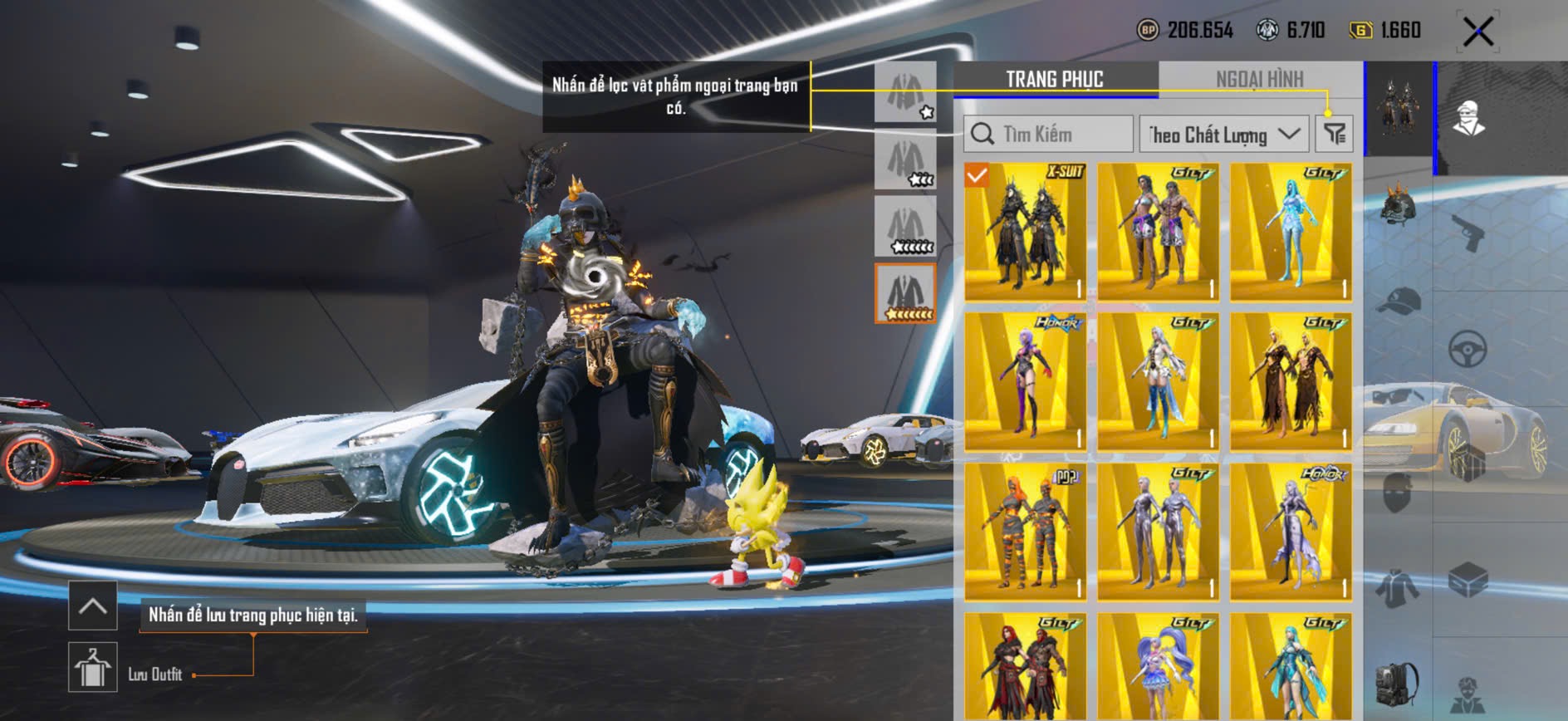Click the Lưu Outfit hanger button

tap(92, 666)
